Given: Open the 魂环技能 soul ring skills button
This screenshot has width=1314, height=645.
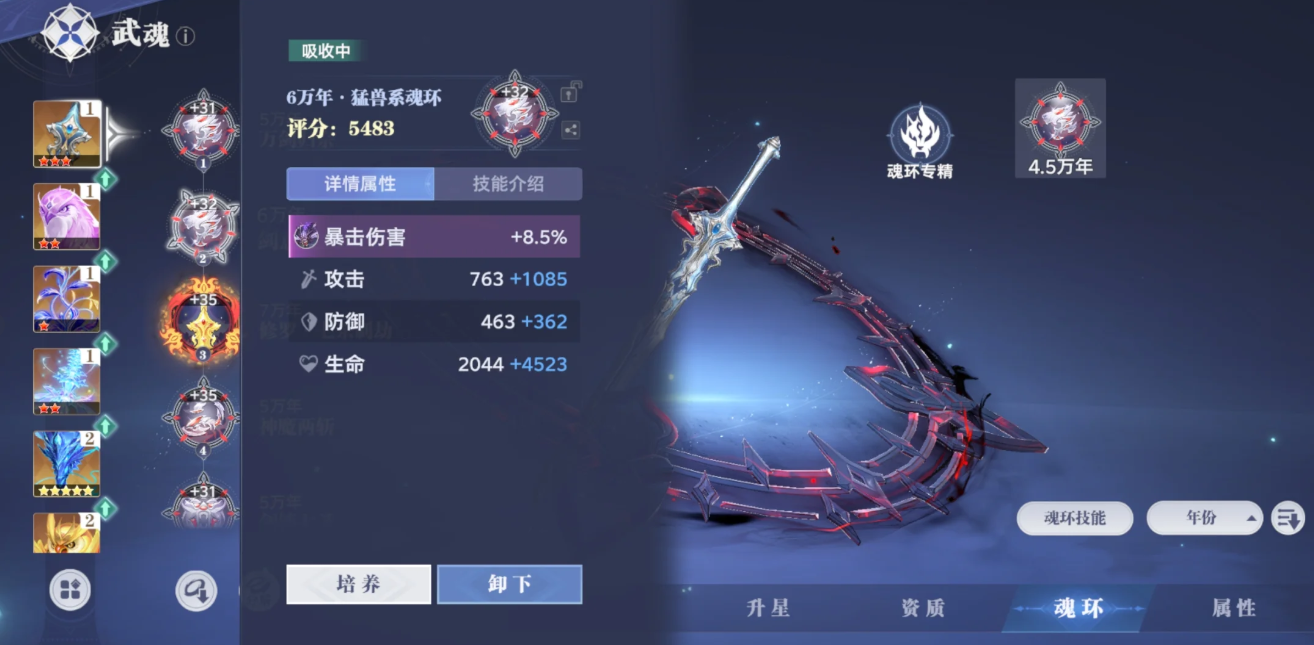Looking at the screenshot, I should point(1075,518).
